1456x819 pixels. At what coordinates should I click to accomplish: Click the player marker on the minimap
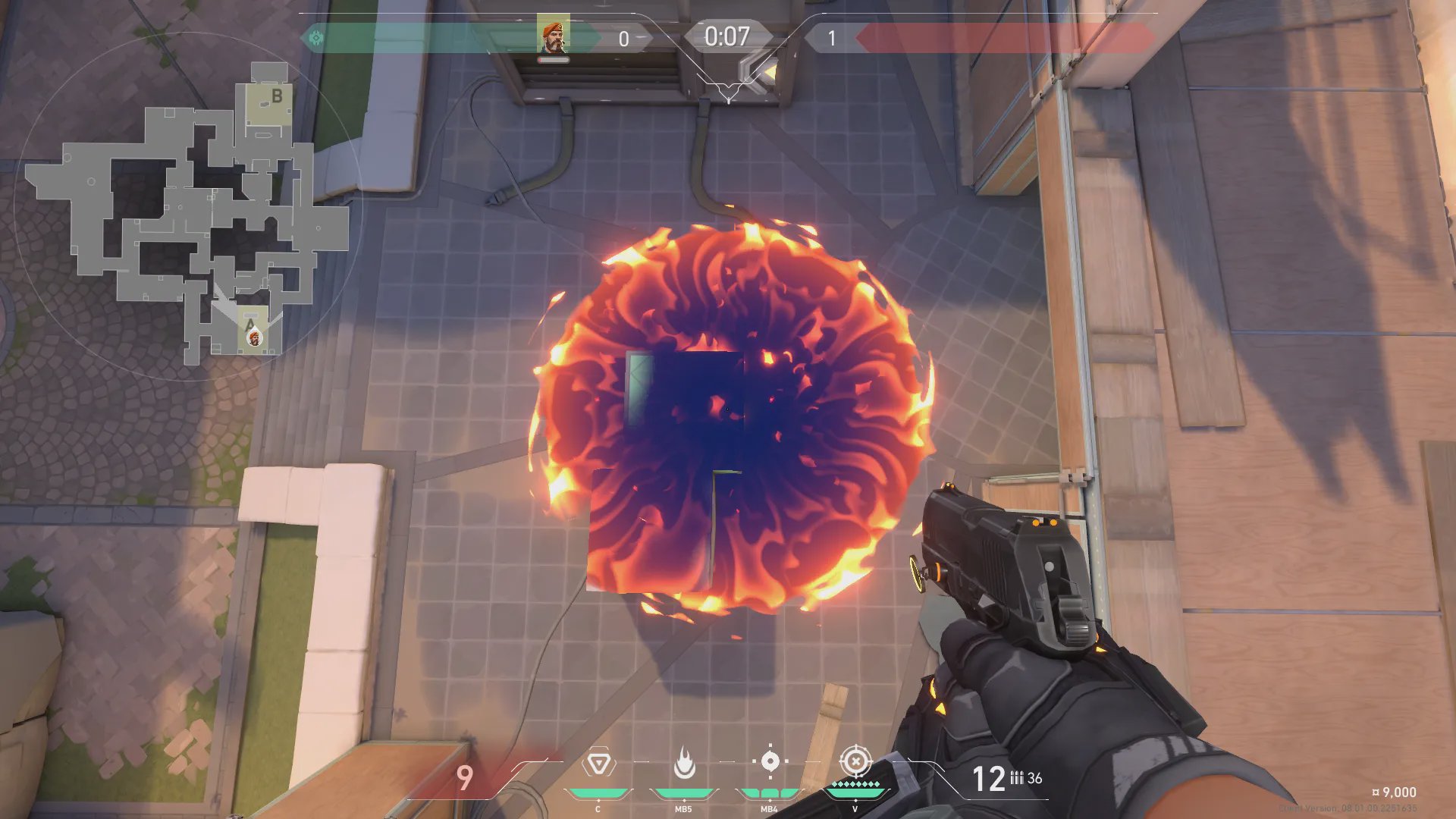(254, 337)
